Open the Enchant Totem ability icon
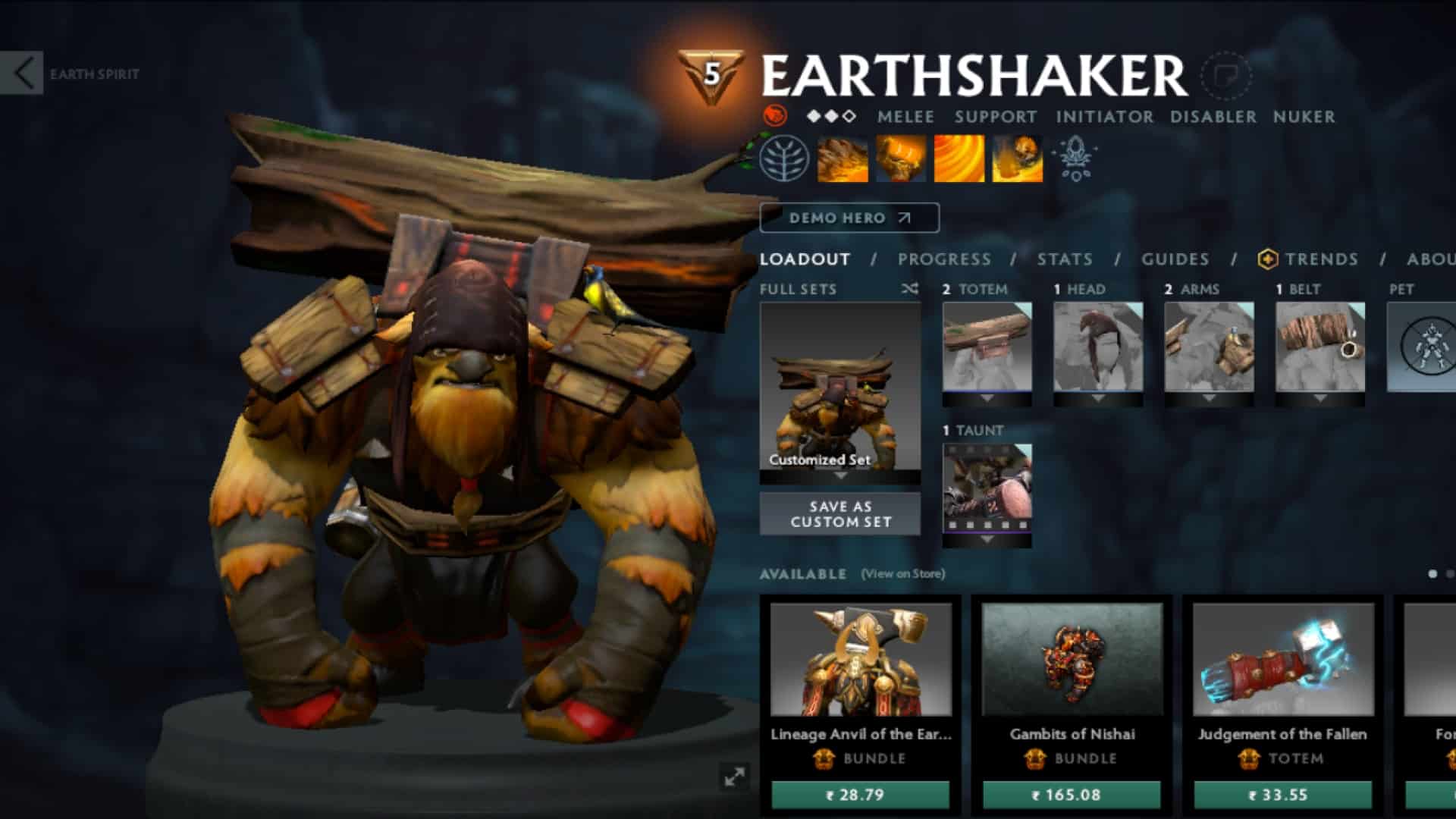 901,159
